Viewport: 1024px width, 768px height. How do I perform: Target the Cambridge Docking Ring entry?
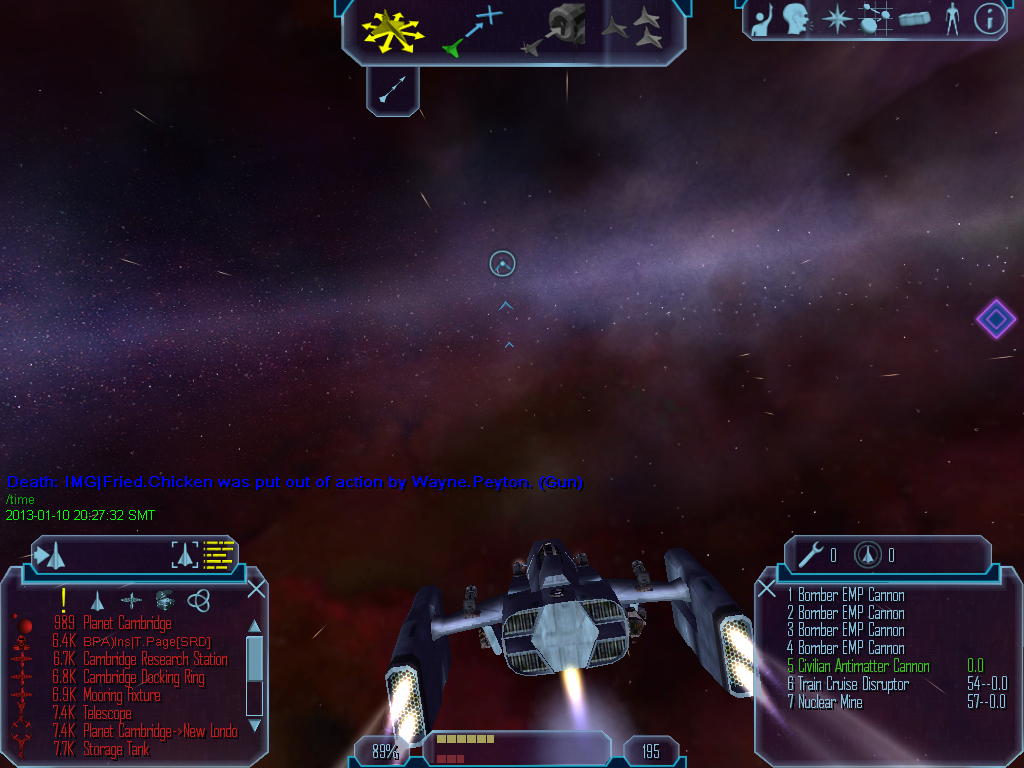(x=144, y=678)
